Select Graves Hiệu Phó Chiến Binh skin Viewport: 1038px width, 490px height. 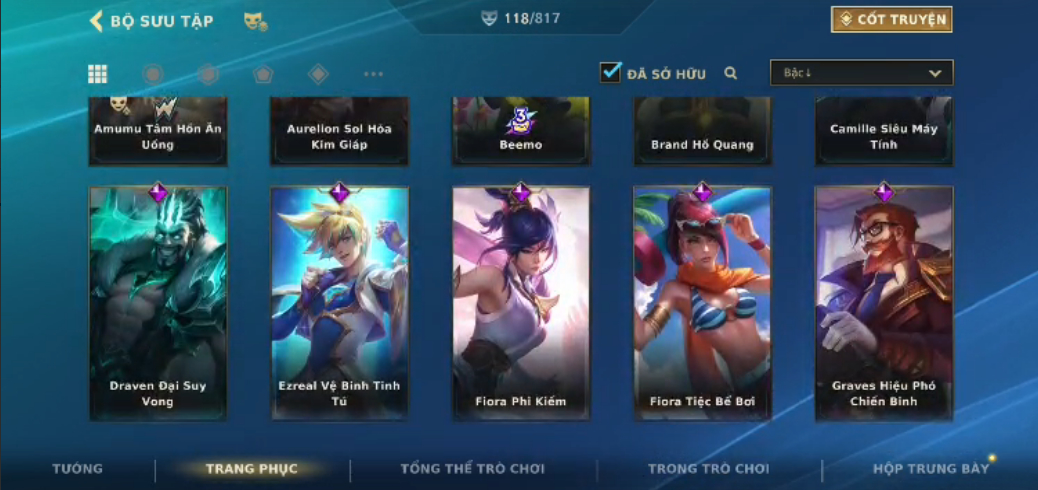pyautogui.click(x=884, y=302)
